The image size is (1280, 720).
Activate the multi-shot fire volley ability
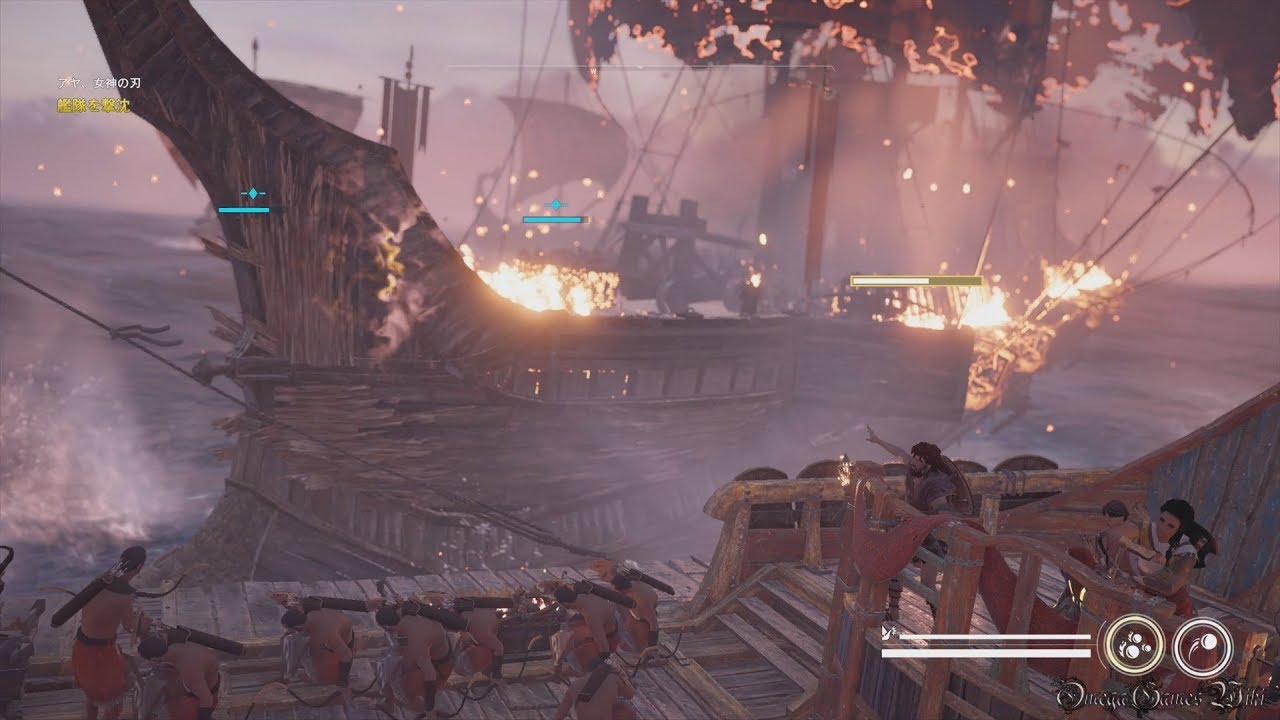1133,645
